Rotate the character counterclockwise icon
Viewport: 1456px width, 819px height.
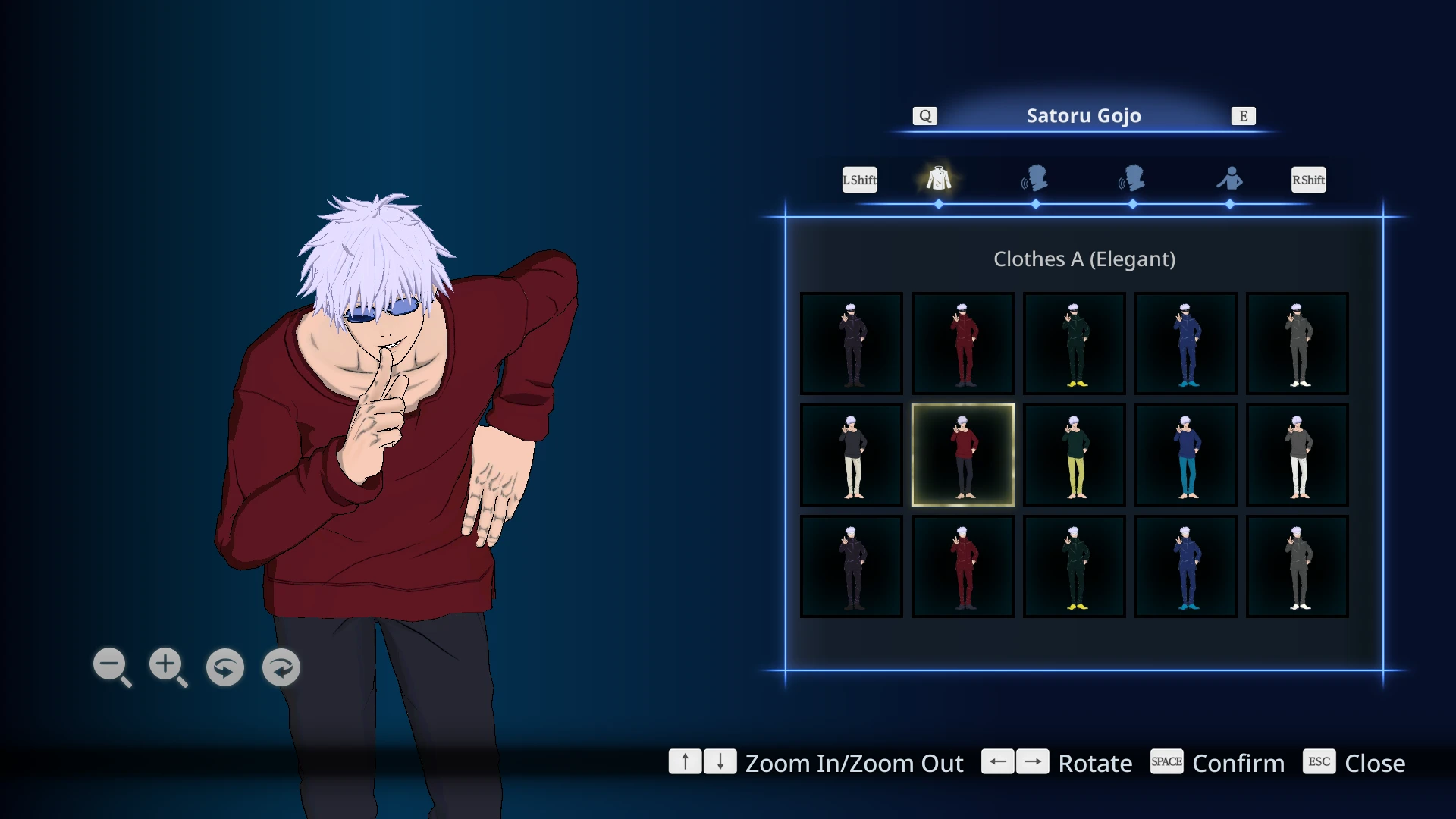click(224, 667)
